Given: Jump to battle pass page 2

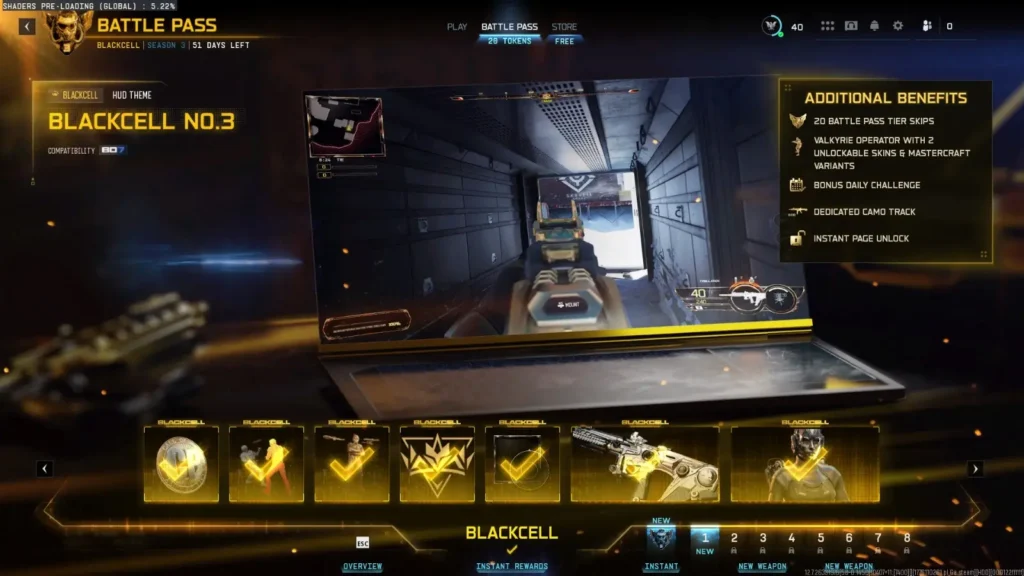Looking at the screenshot, I should (734, 539).
